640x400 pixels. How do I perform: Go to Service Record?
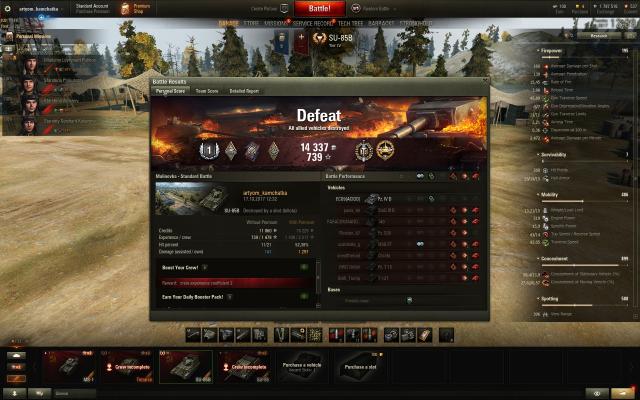tap(314, 21)
